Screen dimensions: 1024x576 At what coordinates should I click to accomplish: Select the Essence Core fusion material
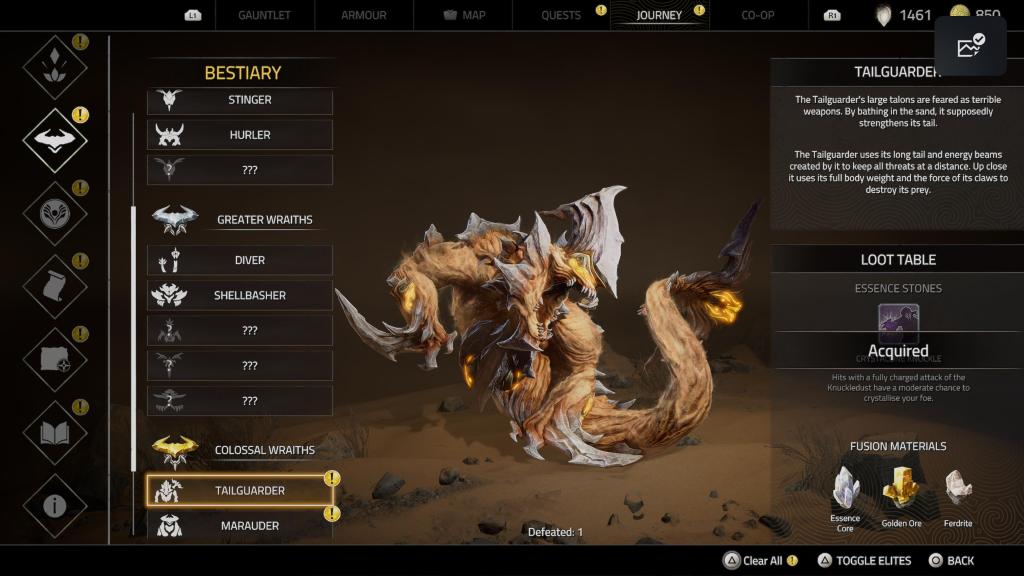(x=846, y=488)
